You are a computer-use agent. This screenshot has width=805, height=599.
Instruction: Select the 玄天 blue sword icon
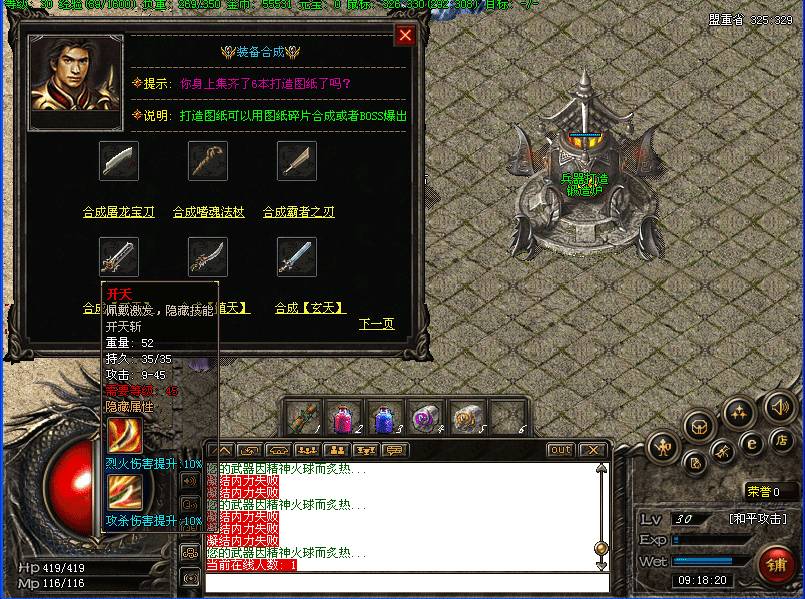pyautogui.click(x=297, y=257)
